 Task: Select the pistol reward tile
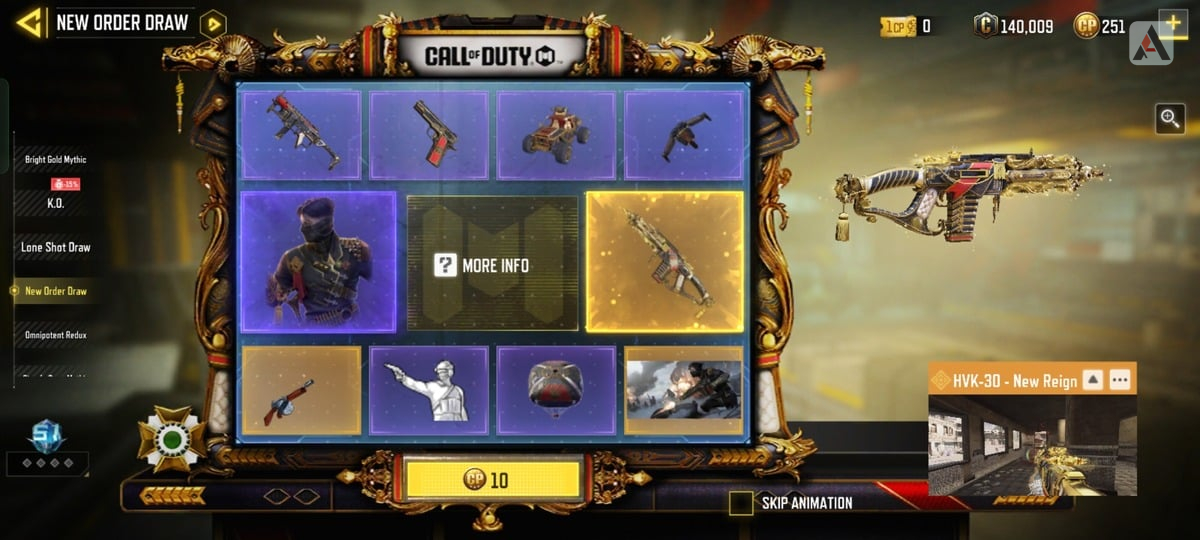pos(429,135)
